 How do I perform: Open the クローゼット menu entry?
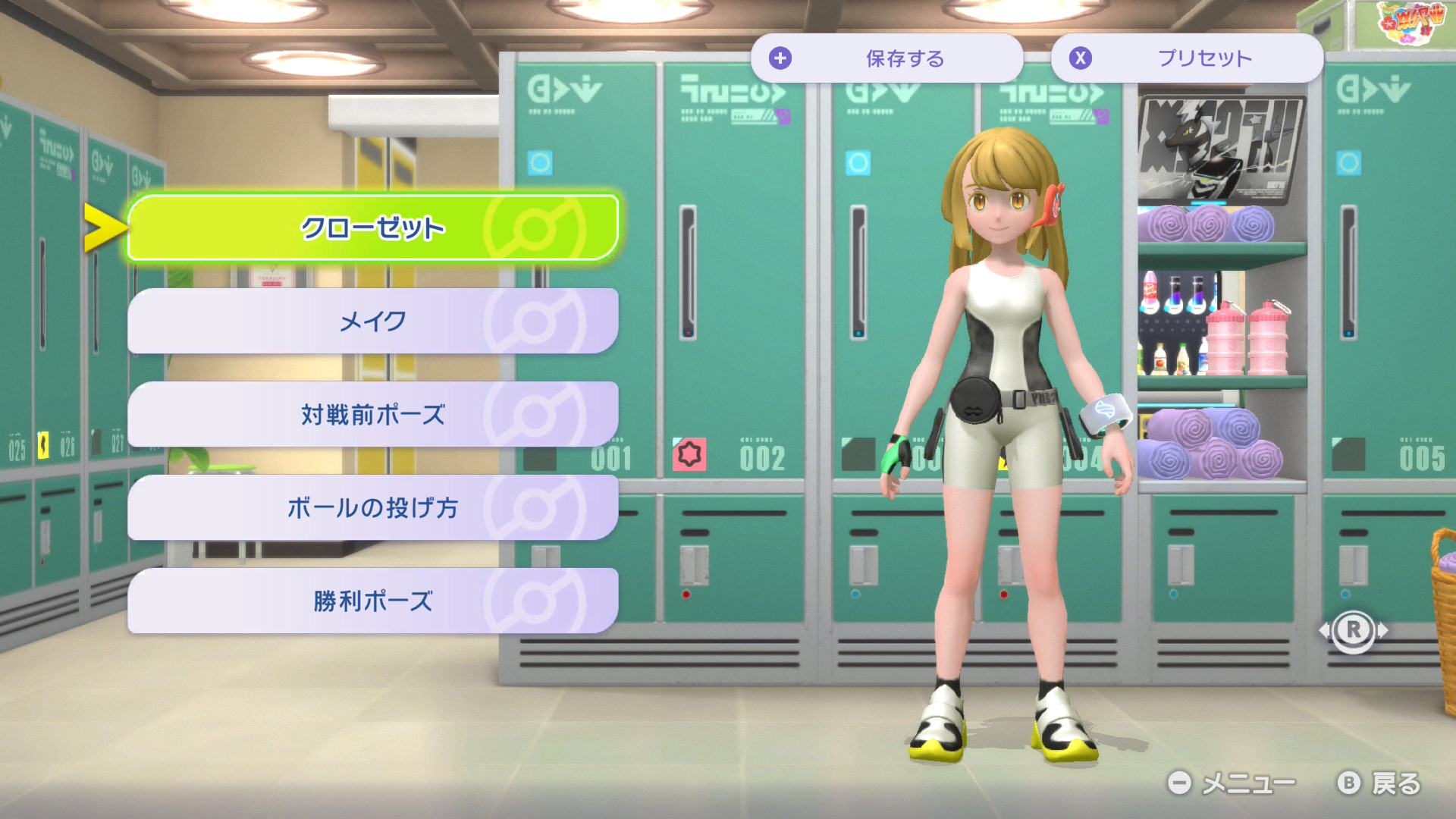[372, 227]
